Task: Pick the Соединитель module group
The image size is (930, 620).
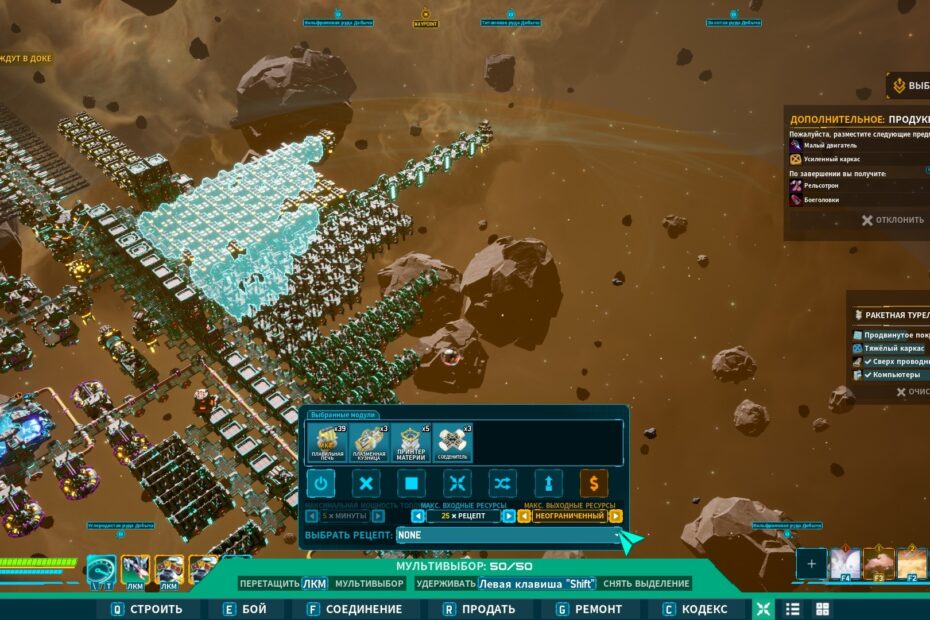Action: [453, 443]
